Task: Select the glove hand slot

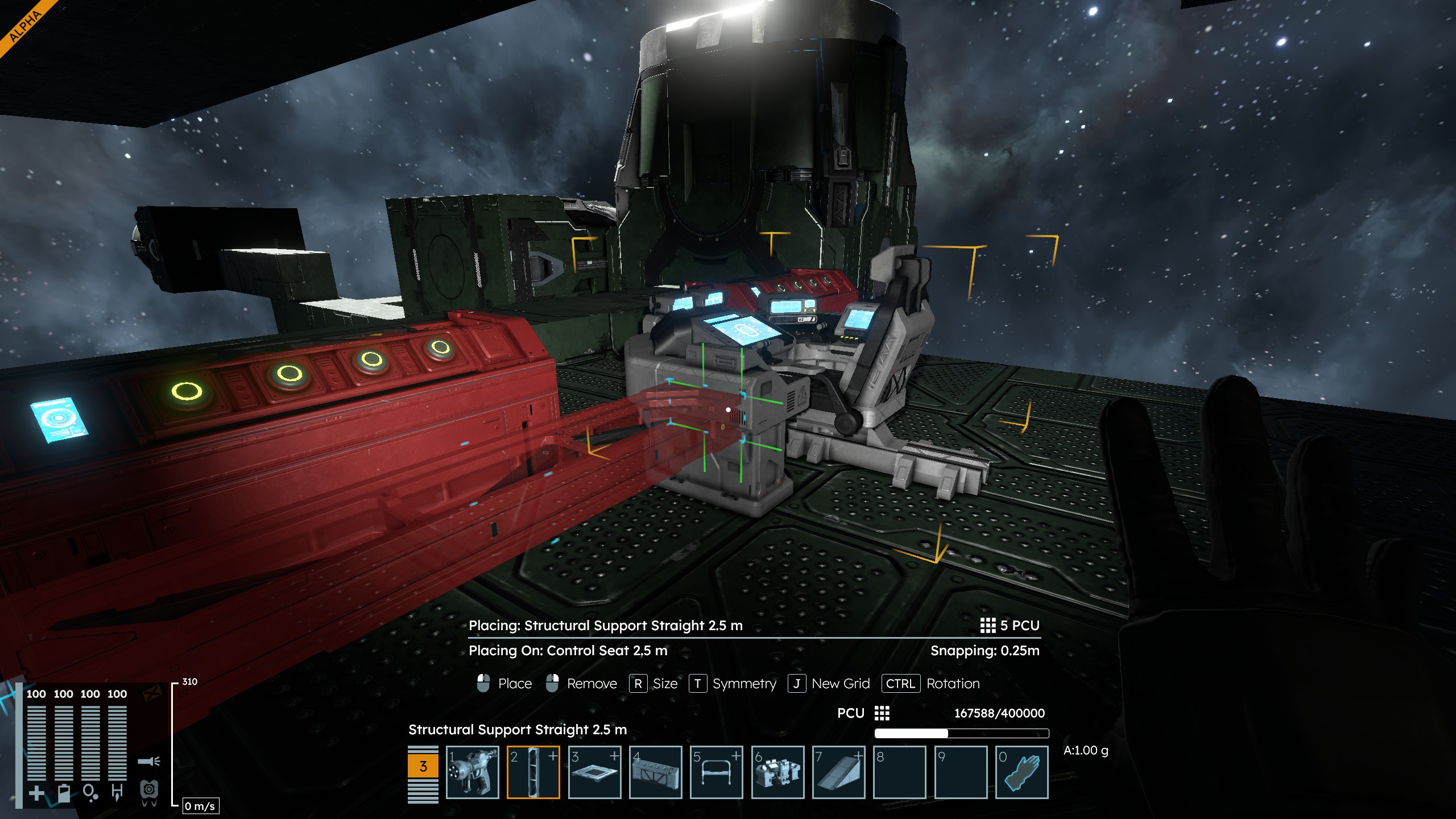Action: pos(1021,772)
